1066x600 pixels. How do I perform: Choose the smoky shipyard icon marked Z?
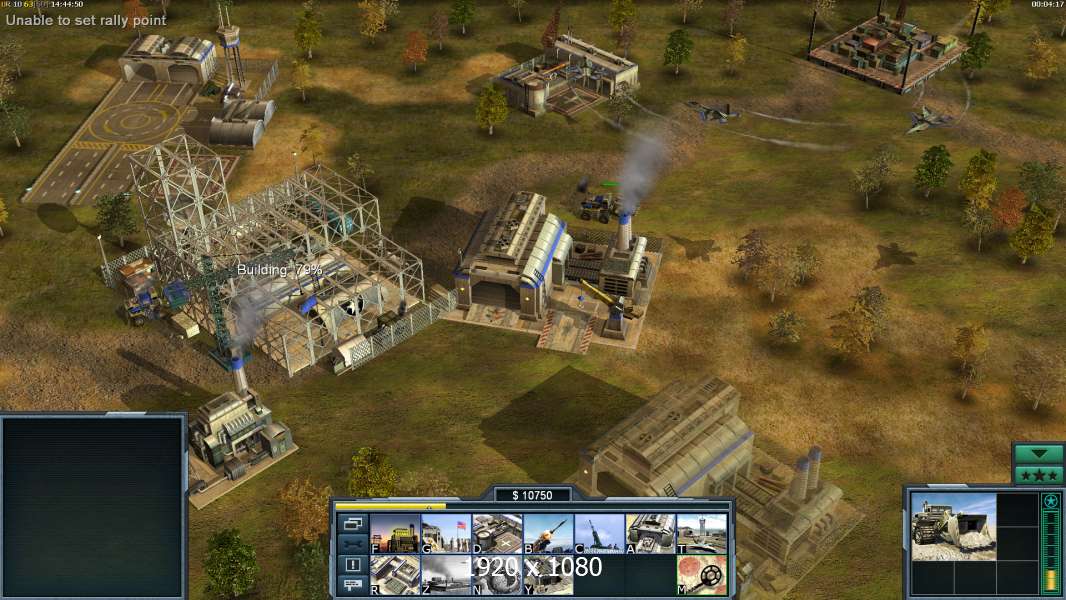[446, 574]
